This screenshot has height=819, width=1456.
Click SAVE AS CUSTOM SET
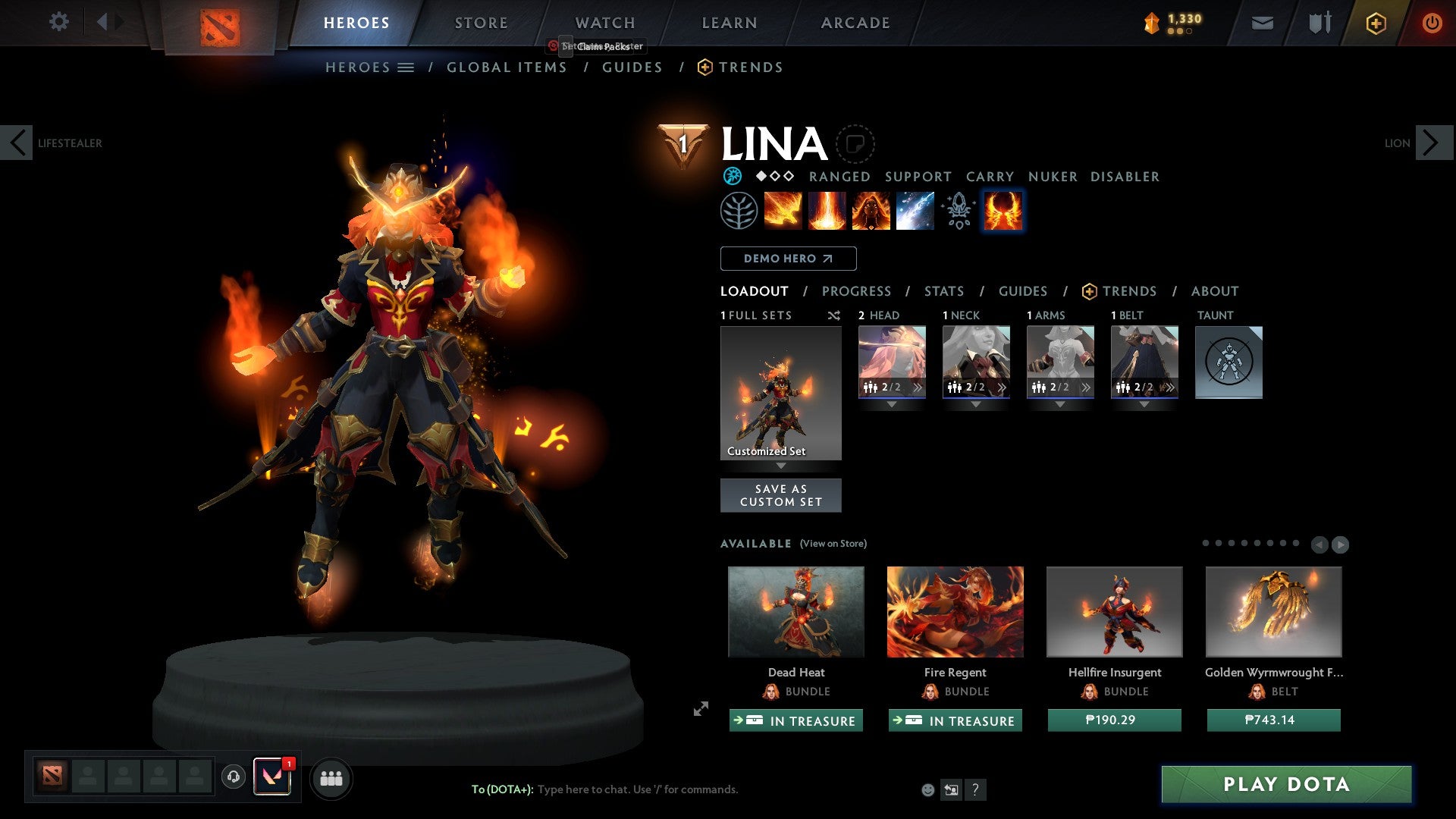[x=781, y=495]
